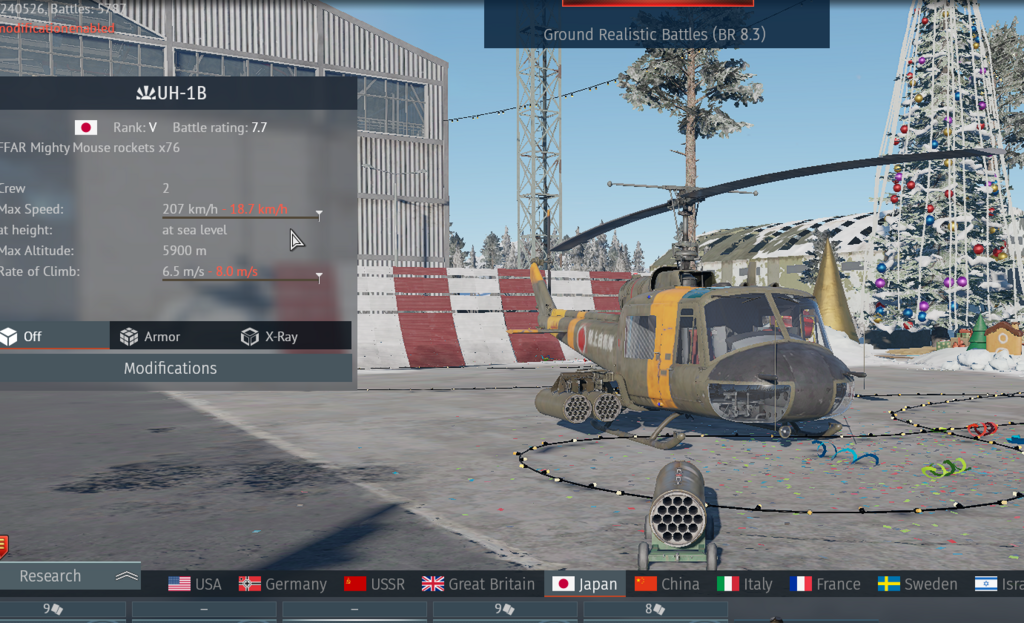Choose the Great Britain nation tab
The image size is (1024, 623).
point(478,584)
